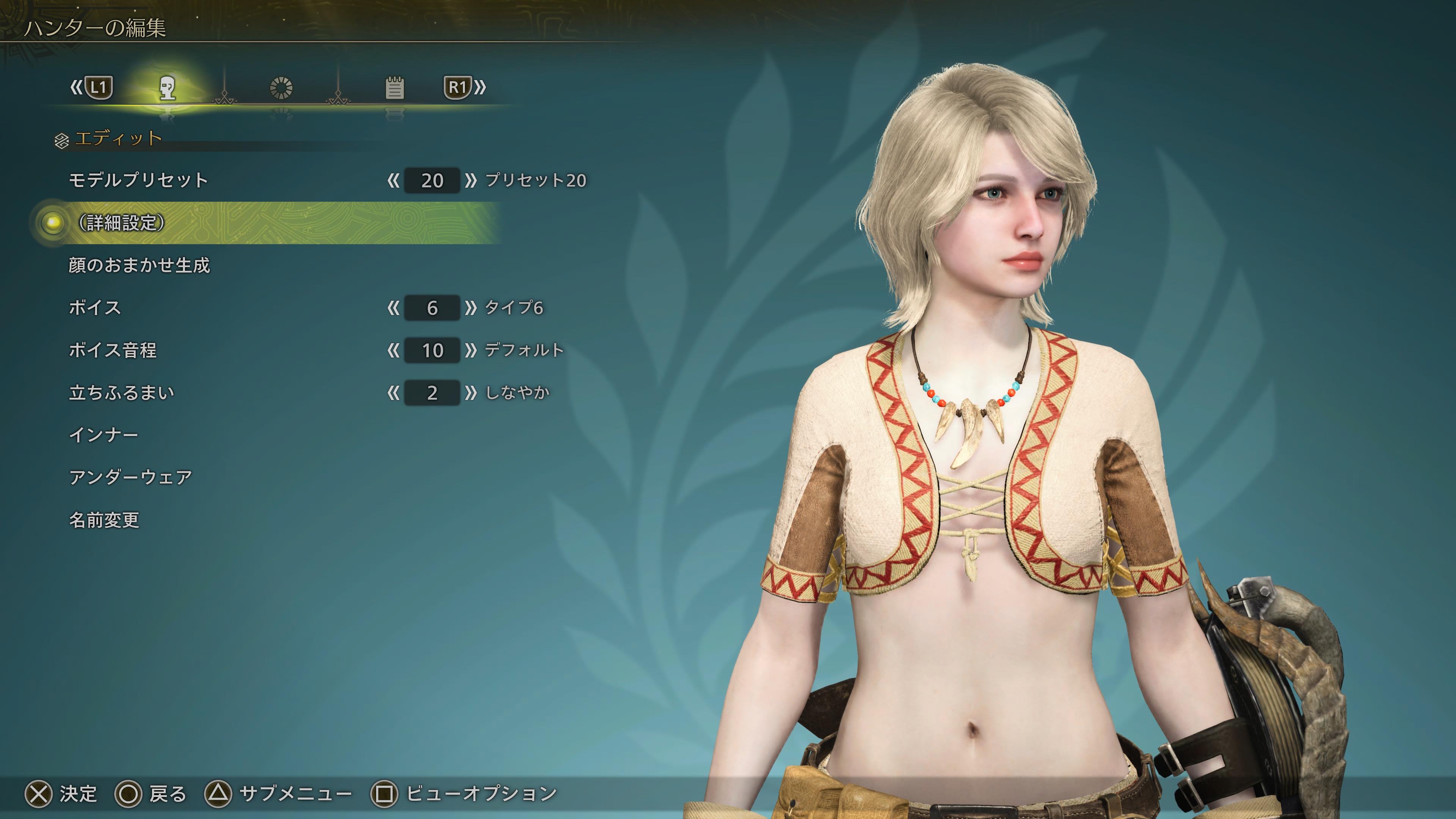Select the ボイス voice option row

(95, 308)
